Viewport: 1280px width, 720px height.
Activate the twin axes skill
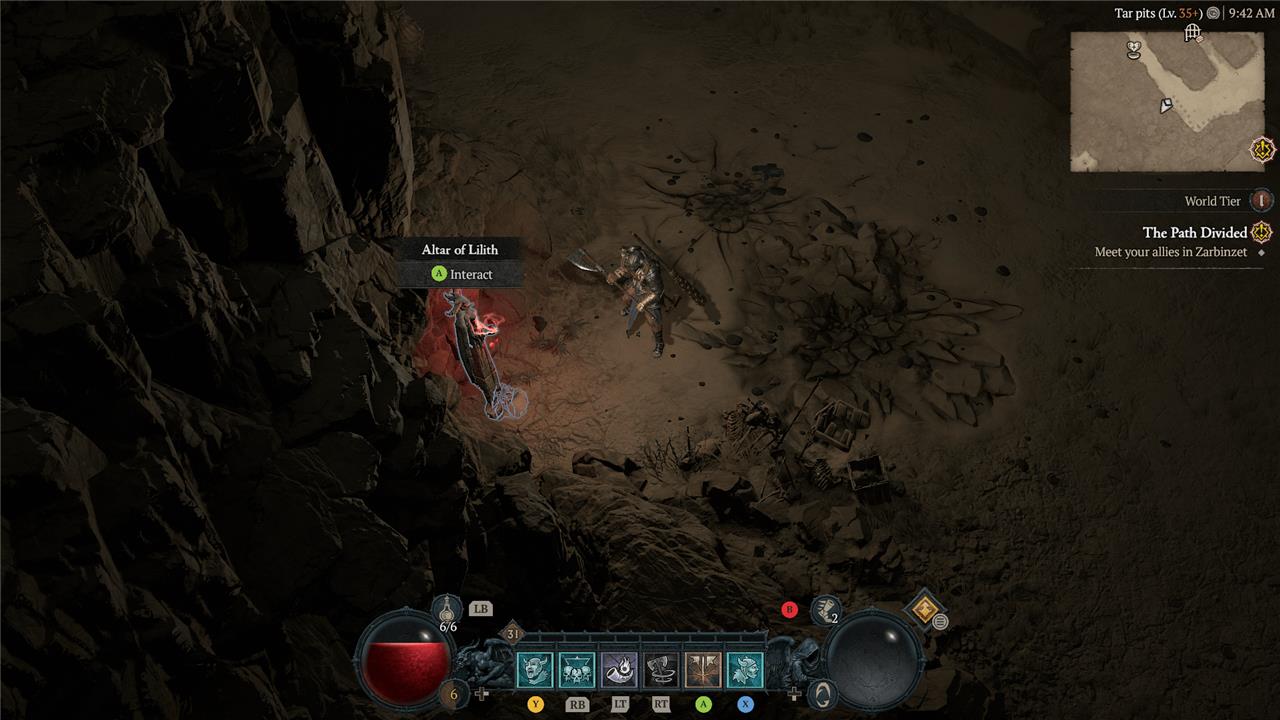[703, 669]
